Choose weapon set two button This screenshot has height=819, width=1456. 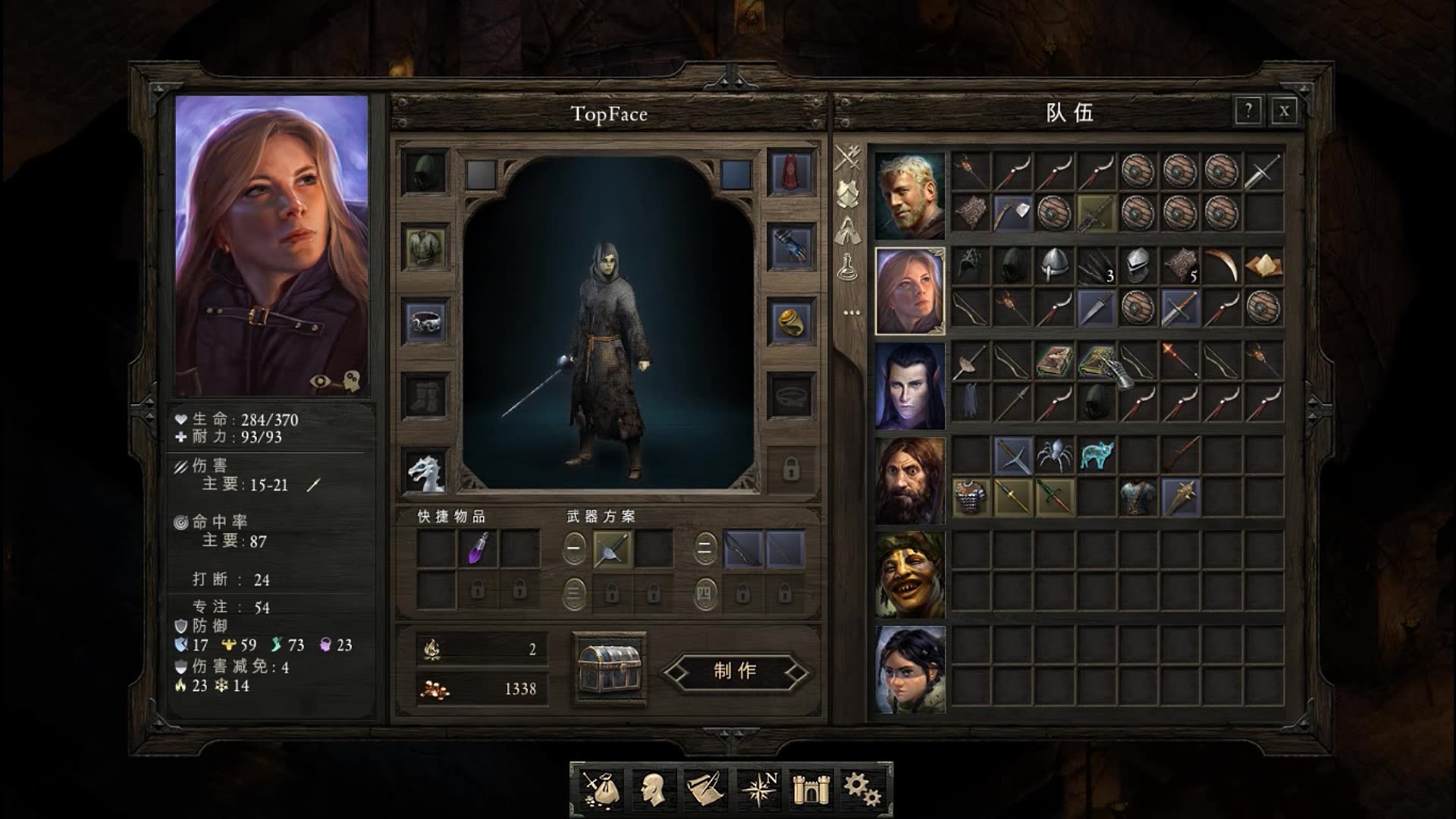(x=704, y=548)
